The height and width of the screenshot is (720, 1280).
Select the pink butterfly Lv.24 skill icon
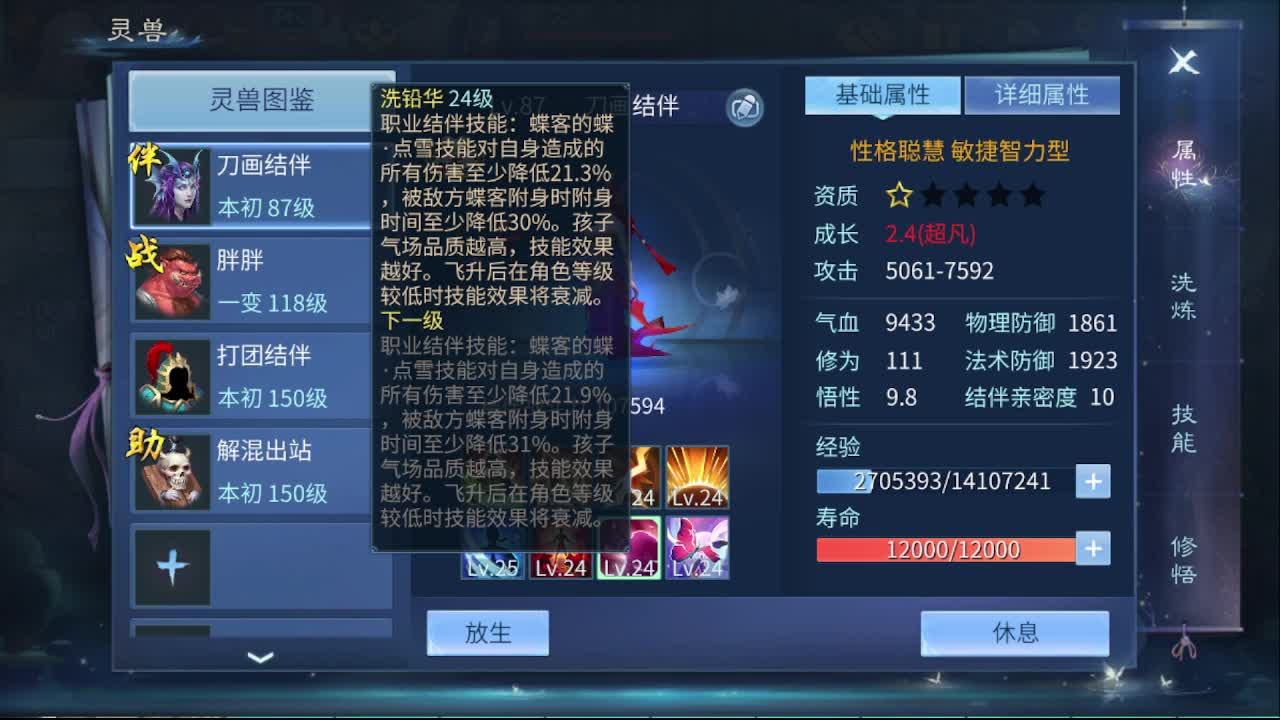coord(697,545)
